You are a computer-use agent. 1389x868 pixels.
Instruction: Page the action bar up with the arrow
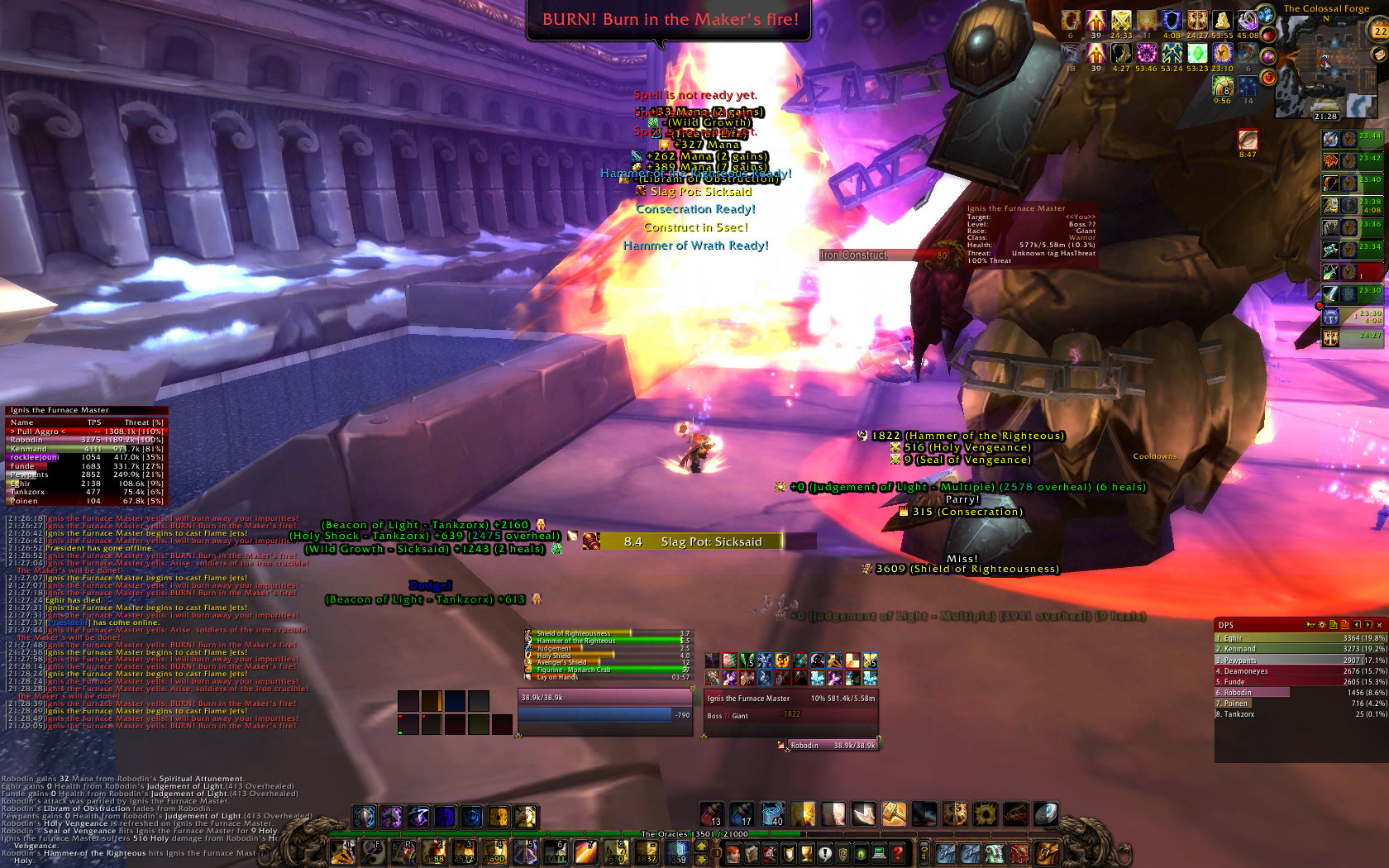point(702,846)
